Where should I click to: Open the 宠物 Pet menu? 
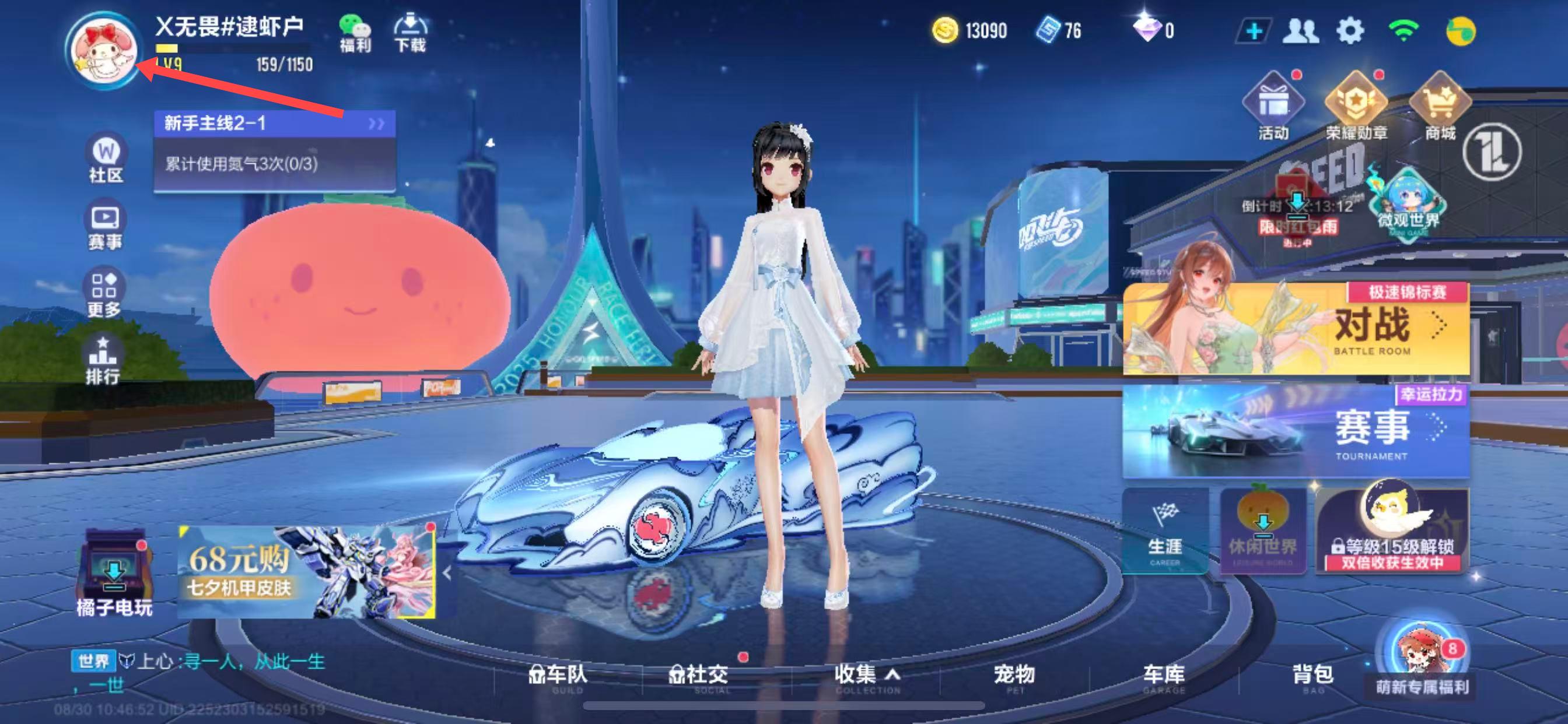[1014, 677]
